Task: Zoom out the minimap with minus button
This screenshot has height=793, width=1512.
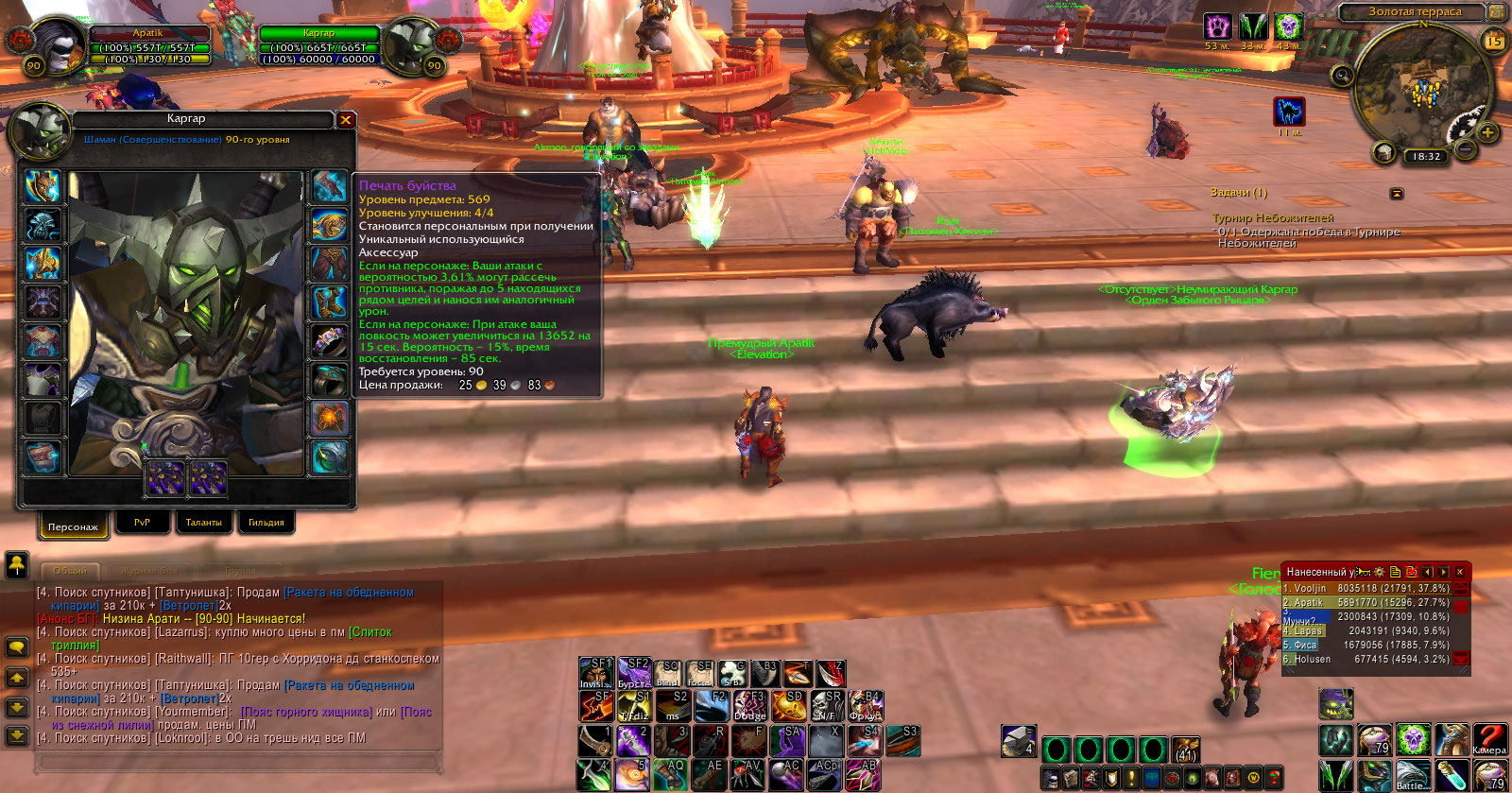Action: 1465,149
